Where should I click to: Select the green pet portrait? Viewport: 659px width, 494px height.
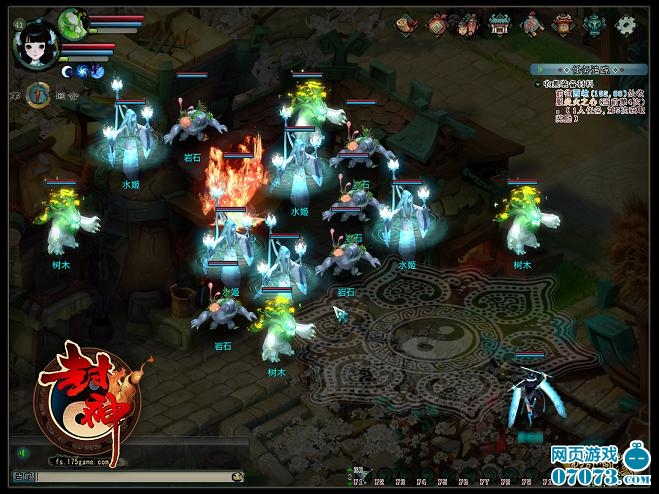71,22
